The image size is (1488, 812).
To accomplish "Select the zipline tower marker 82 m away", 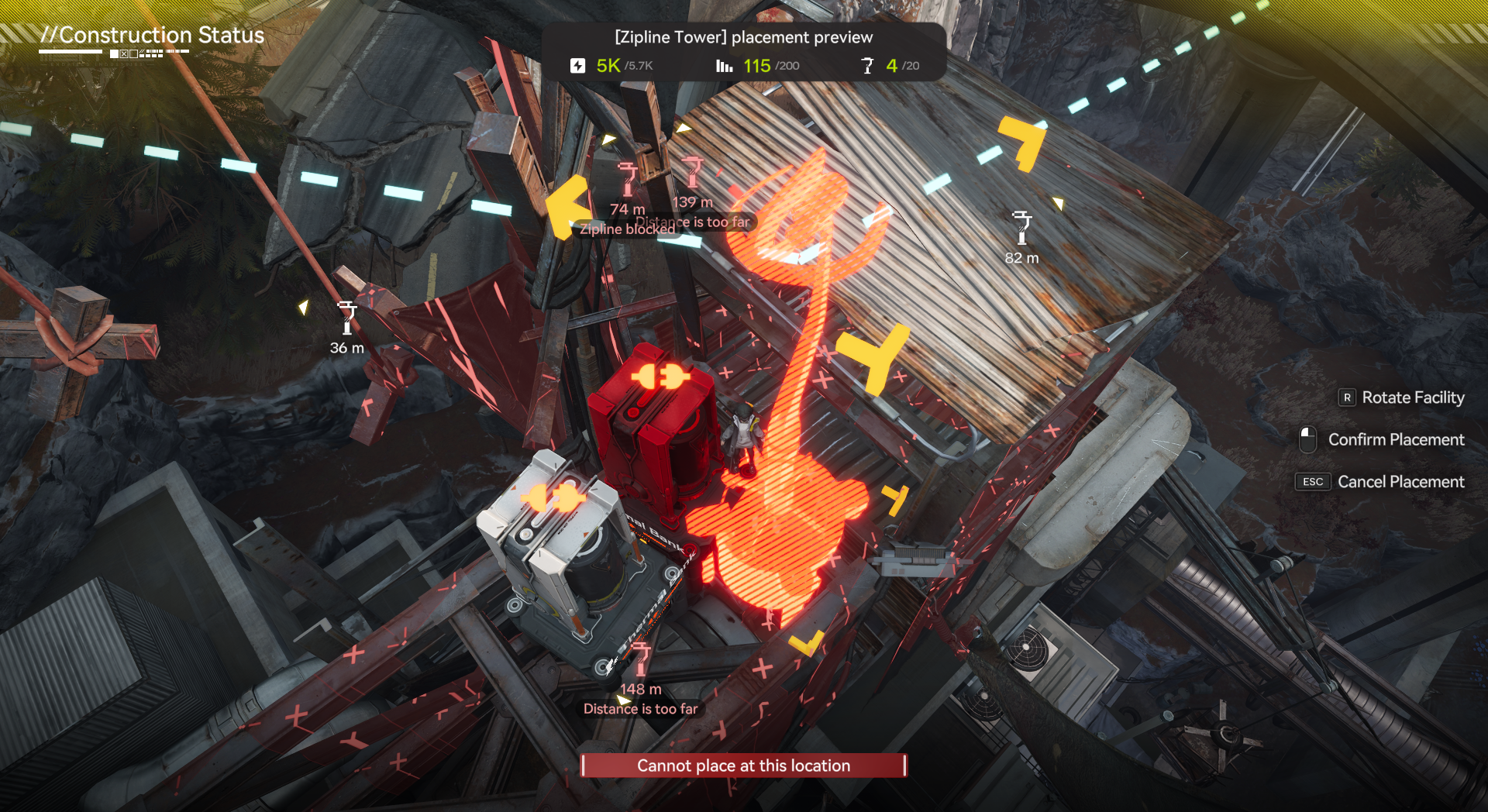I will (x=1022, y=228).
